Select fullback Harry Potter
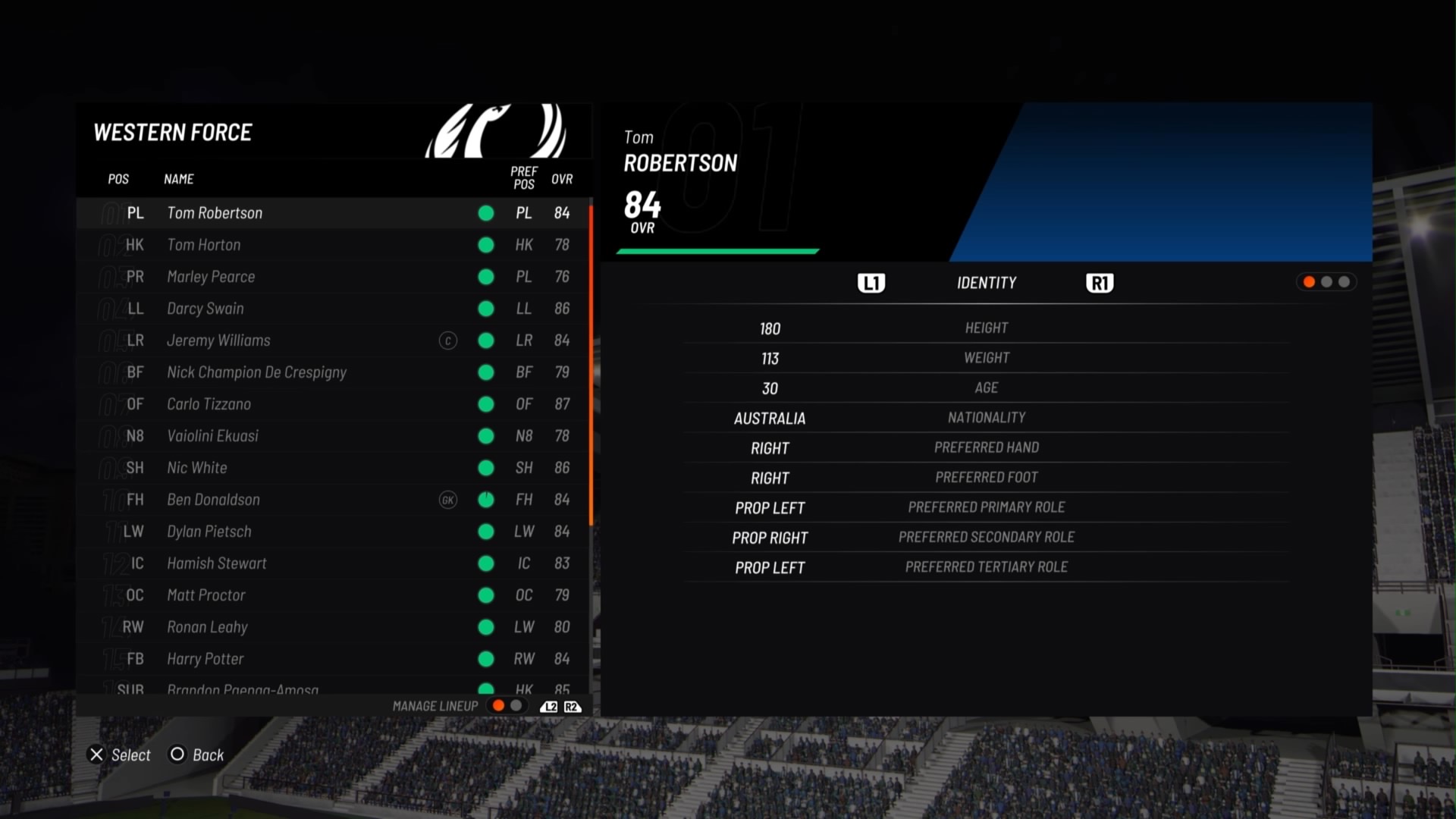1456x819 pixels. pyautogui.click(x=206, y=659)
